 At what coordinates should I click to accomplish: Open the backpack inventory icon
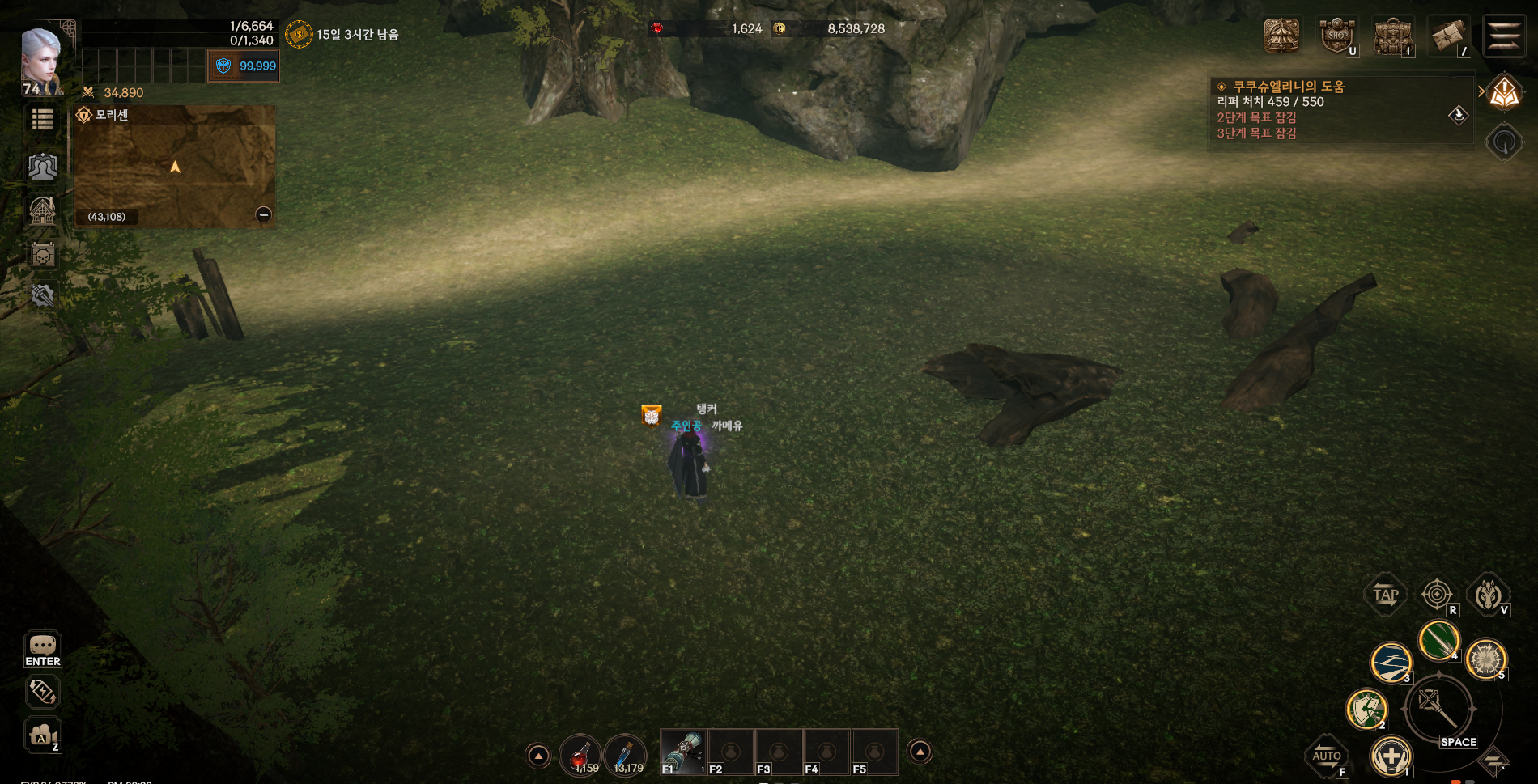1392,36
